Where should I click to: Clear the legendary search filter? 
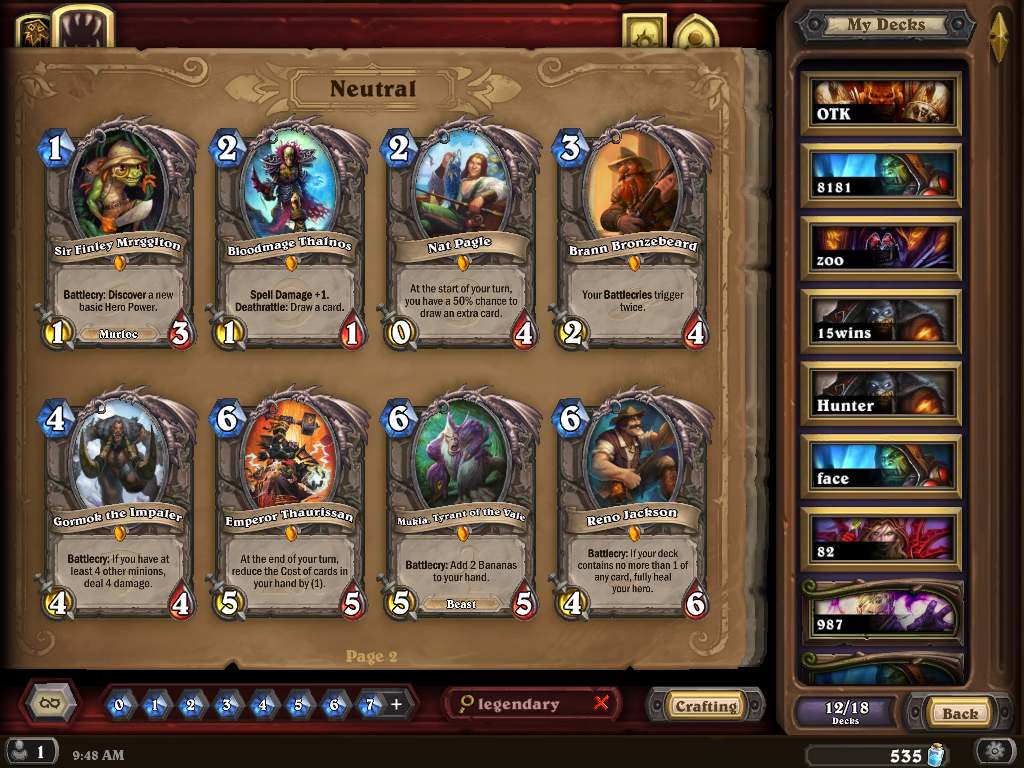[x=601, y=703]
